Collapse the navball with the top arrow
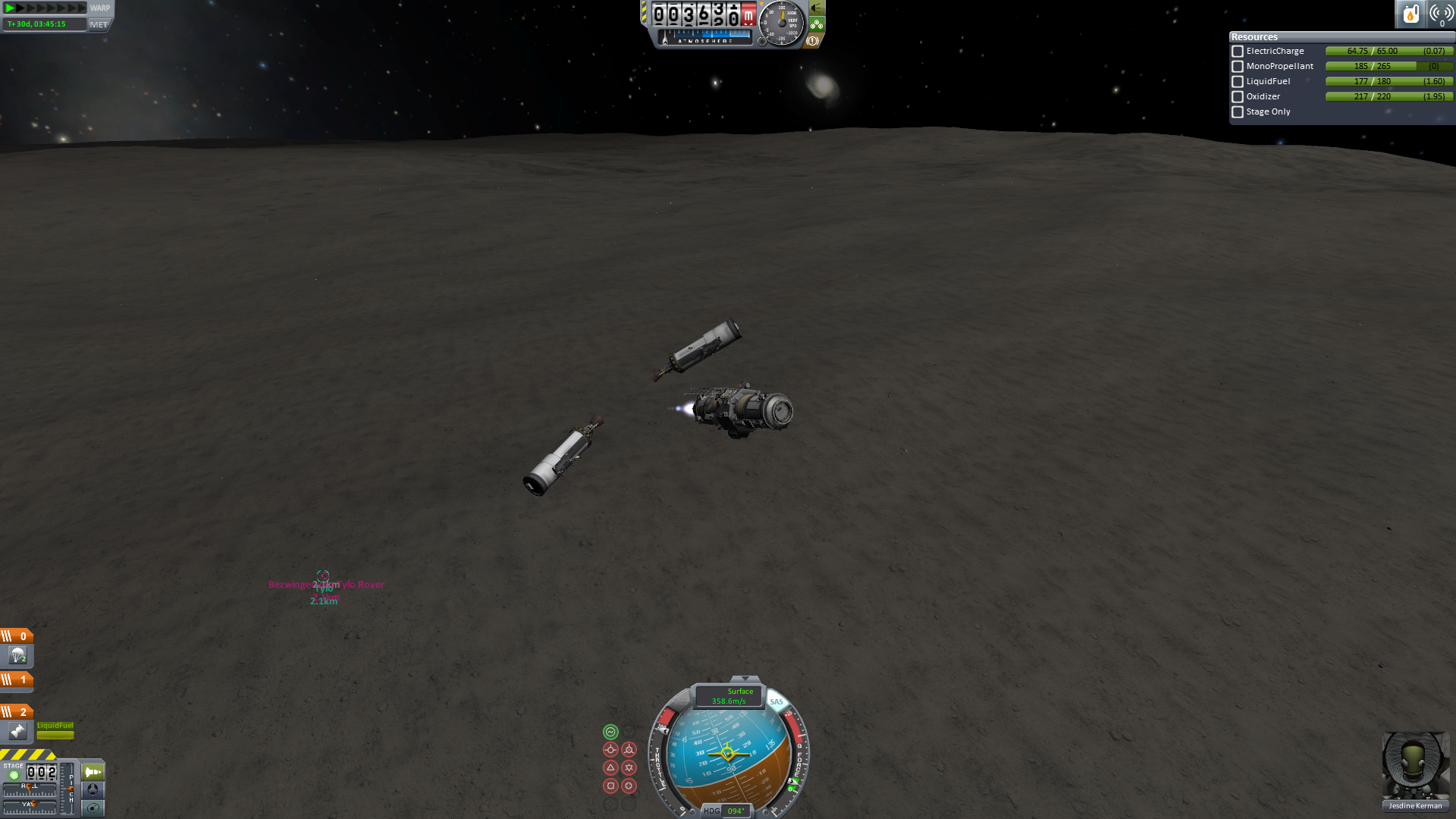1456x819 pixels. coord(745,679)
